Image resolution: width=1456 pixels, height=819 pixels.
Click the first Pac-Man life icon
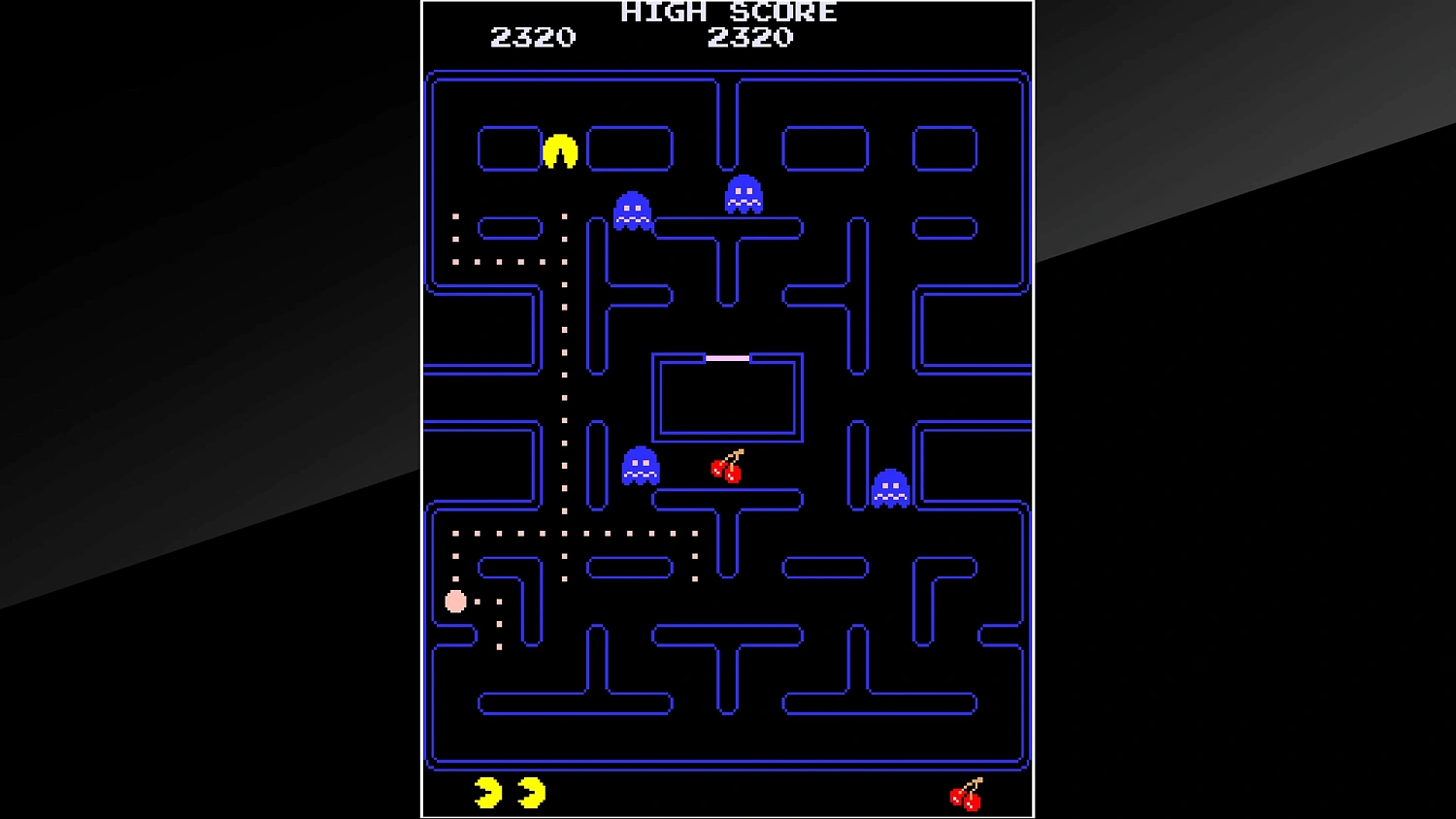click(485, 792)
